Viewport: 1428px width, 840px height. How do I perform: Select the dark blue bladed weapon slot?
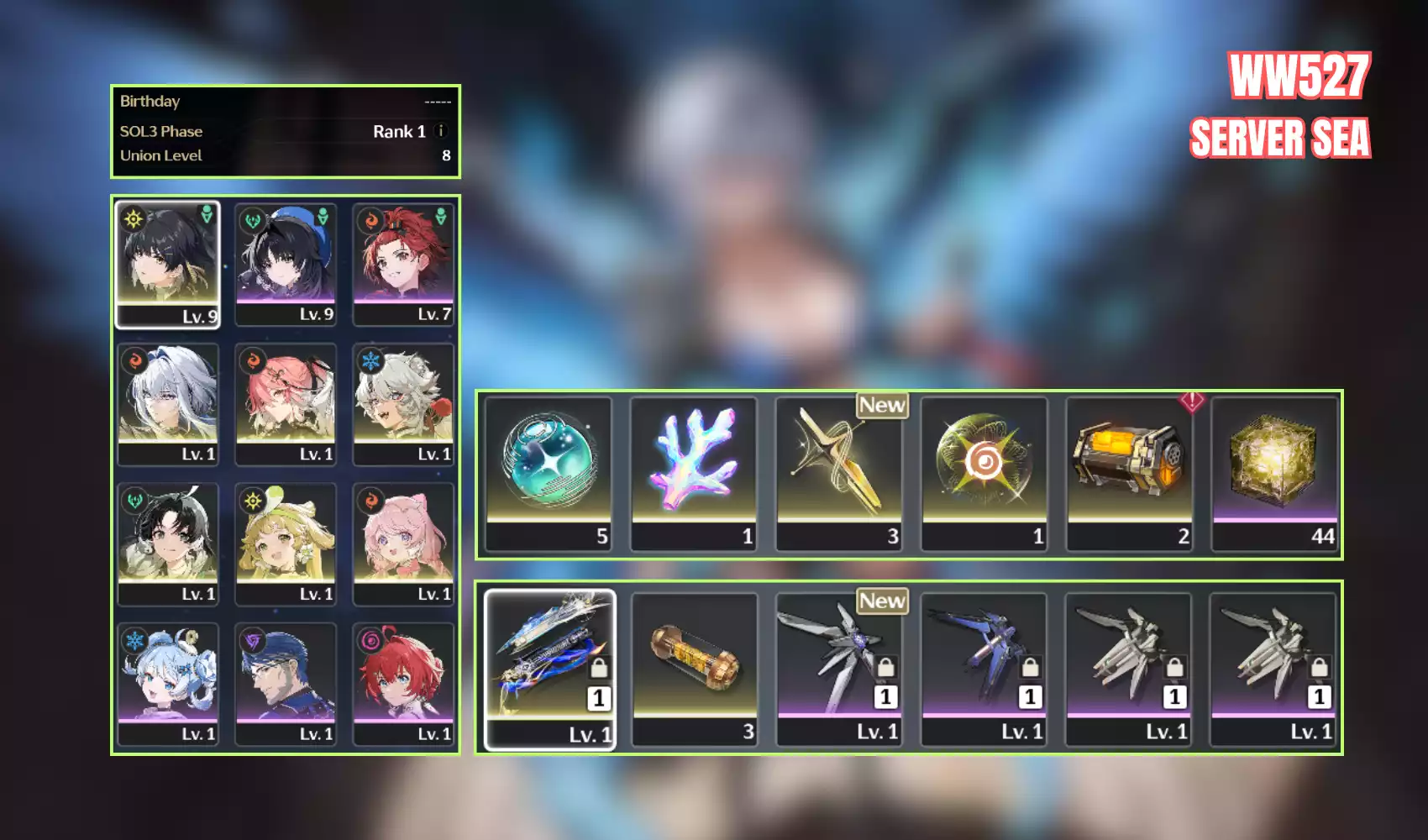pyautogui.click(x=984, y=669)
